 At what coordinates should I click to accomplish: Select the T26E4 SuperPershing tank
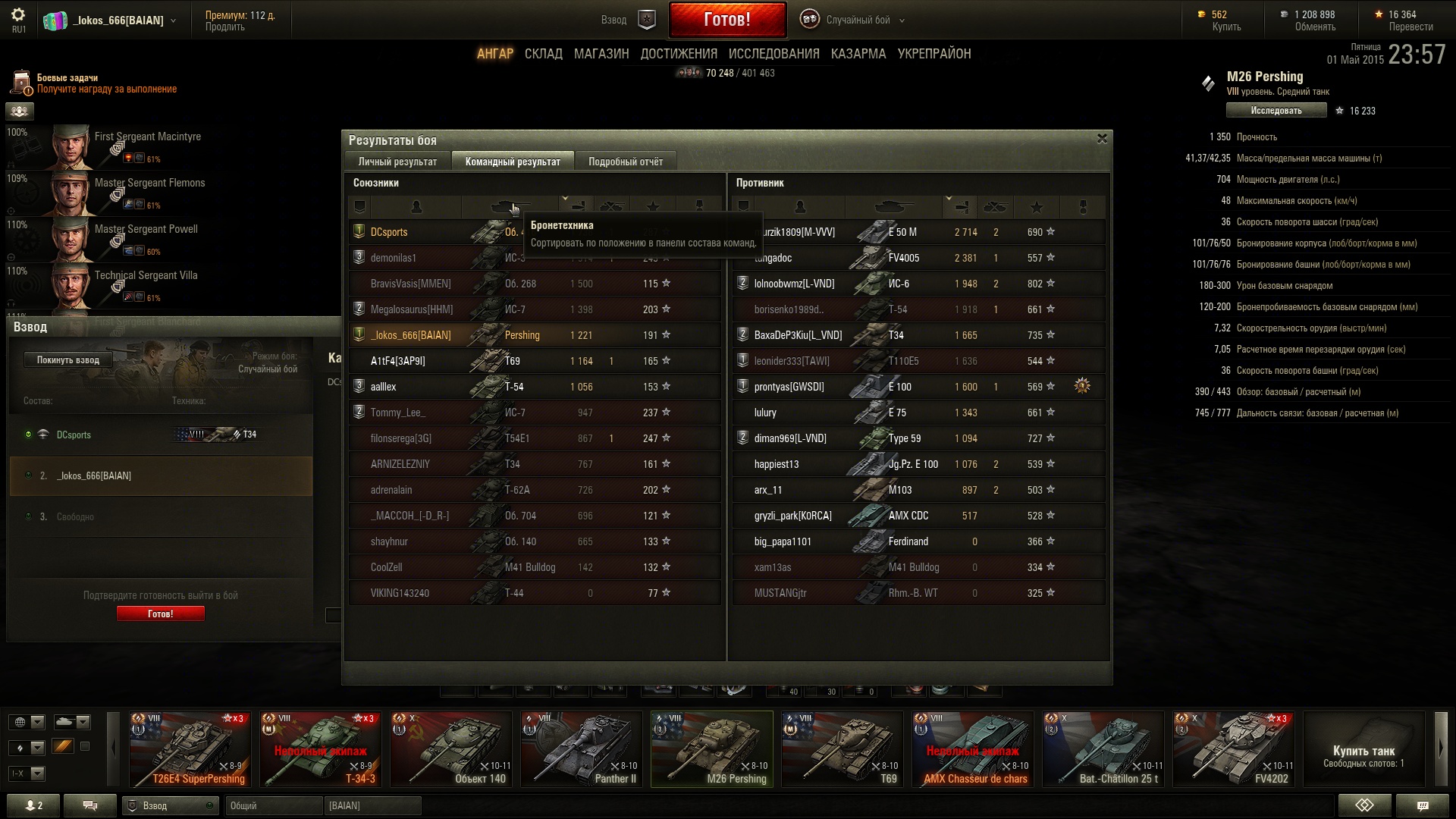click(x=190, y=749)
